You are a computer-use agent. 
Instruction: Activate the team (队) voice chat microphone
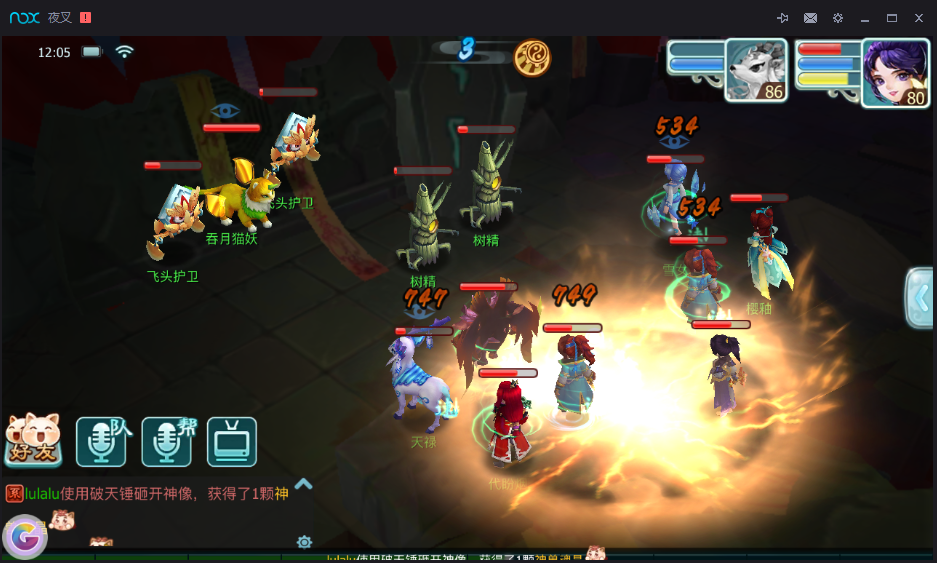tap(101, 442)
